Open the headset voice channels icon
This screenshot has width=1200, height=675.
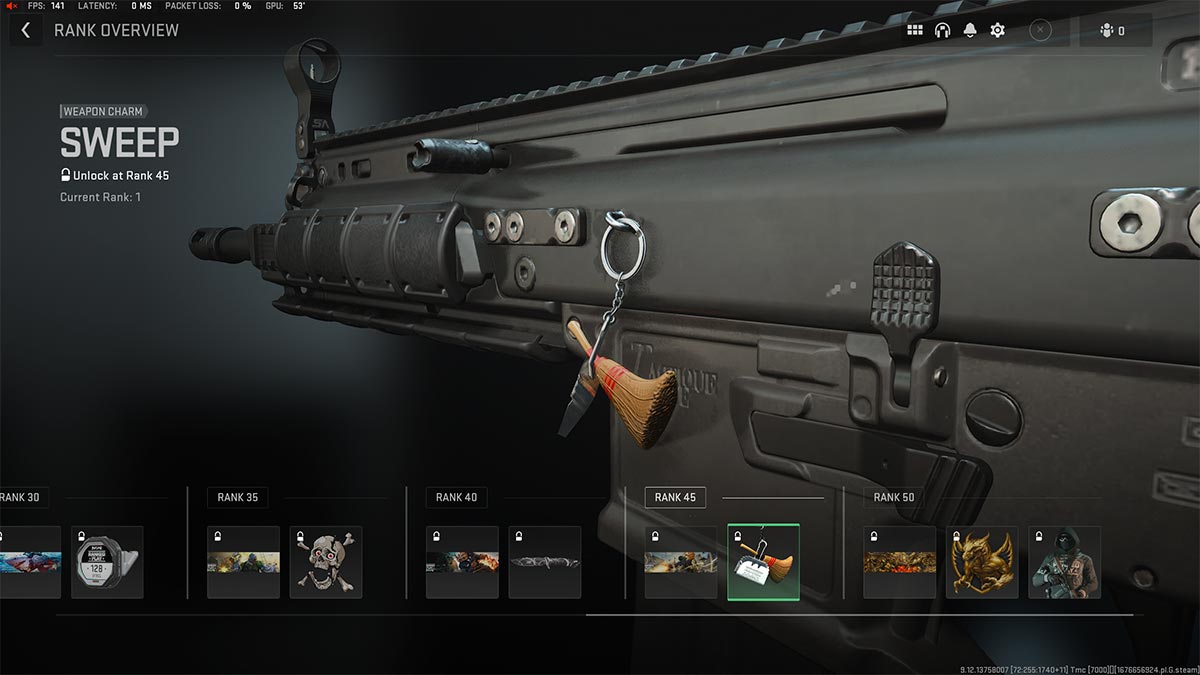(942, 30)
